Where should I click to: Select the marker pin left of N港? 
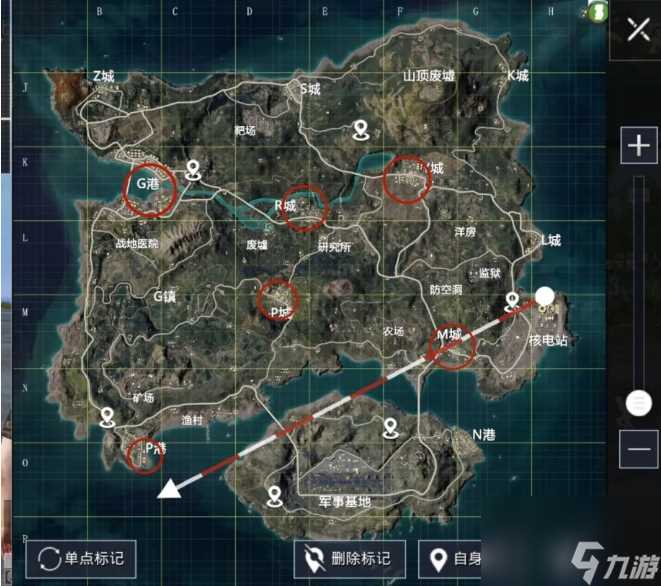tap(391, 428)
